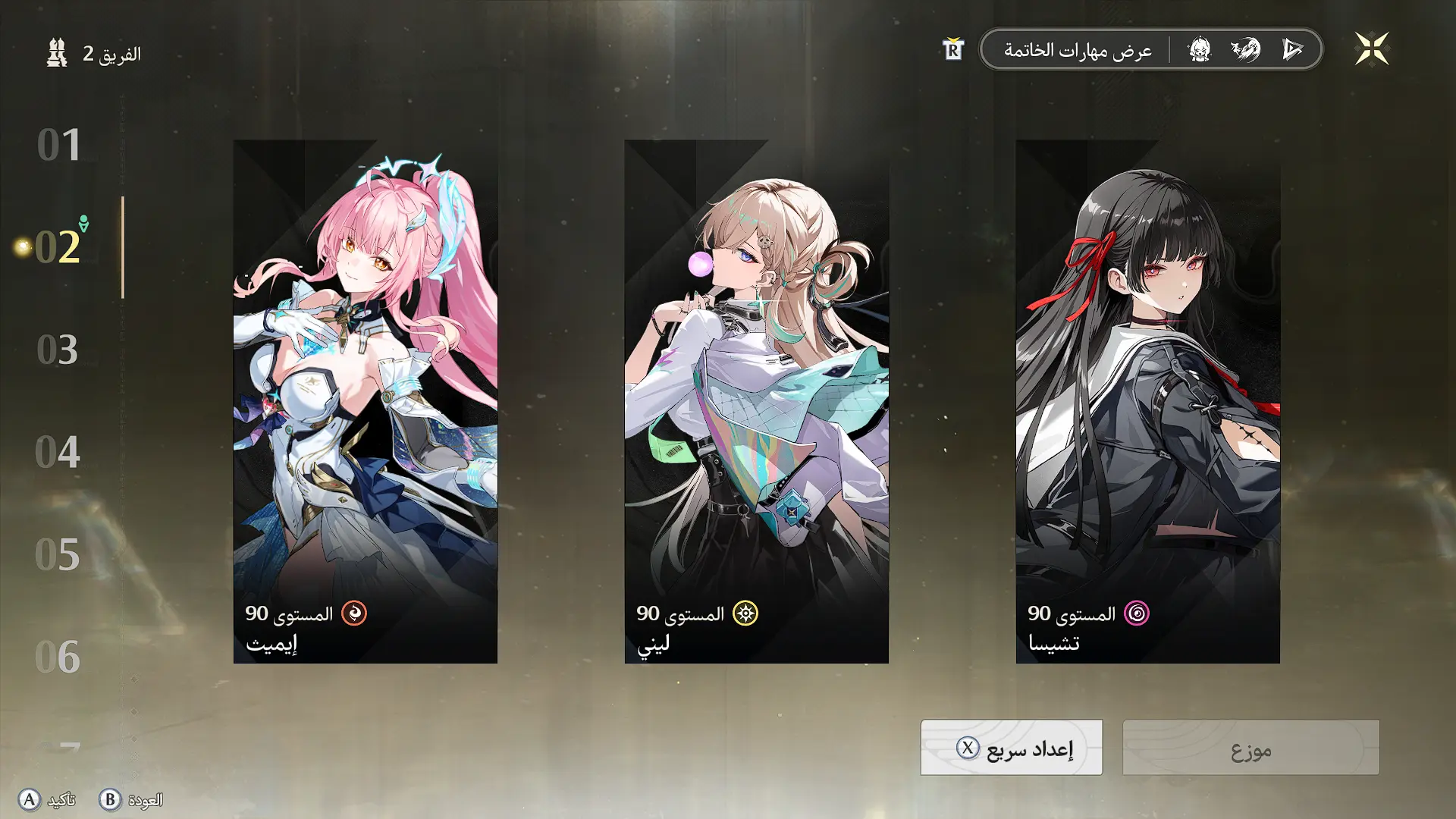Screen dimensions: 1456x819
Task: Click the إعداد سريع quick setup button
Action: 1011,748
